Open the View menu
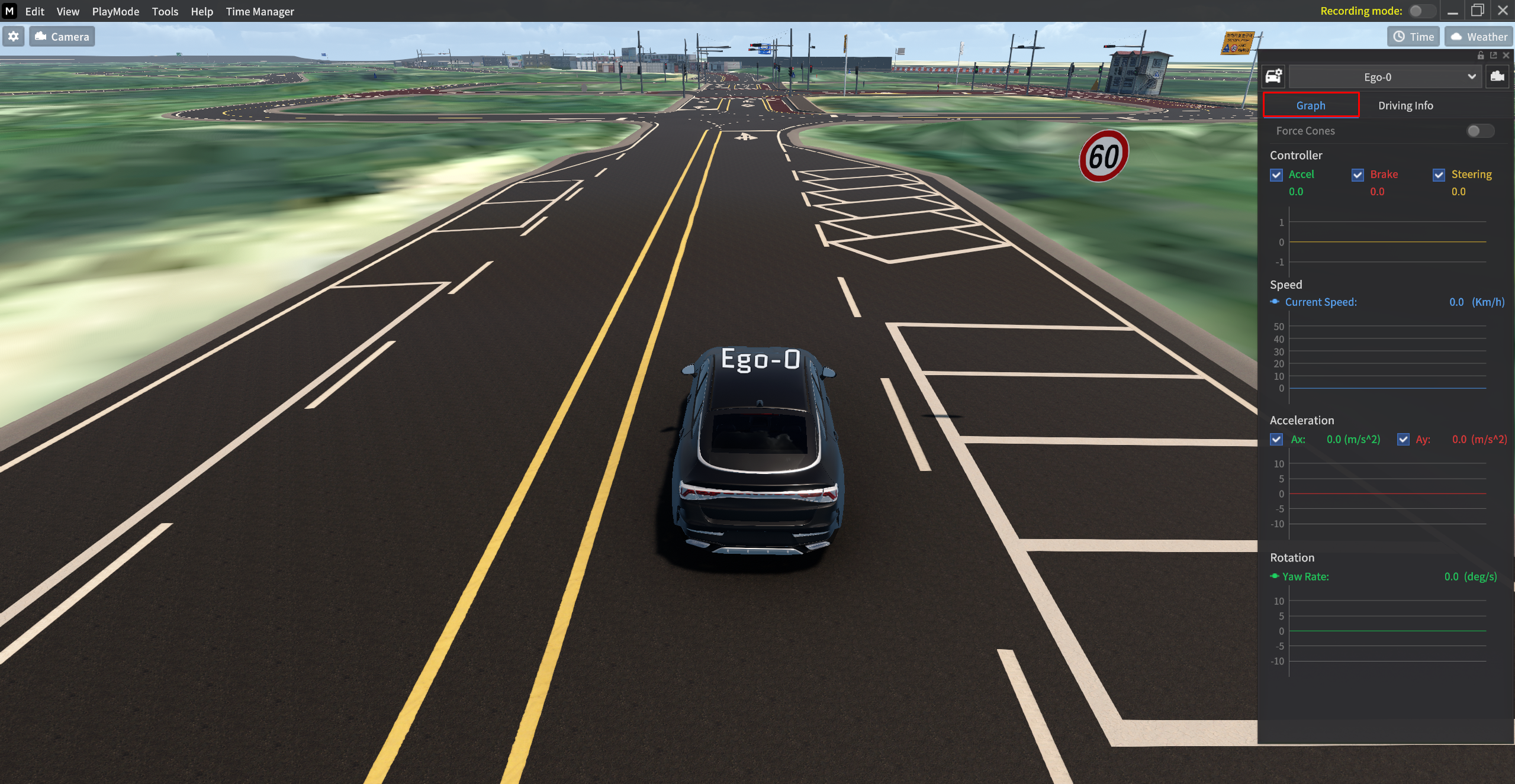1515x784 pixels. point(67,11)
